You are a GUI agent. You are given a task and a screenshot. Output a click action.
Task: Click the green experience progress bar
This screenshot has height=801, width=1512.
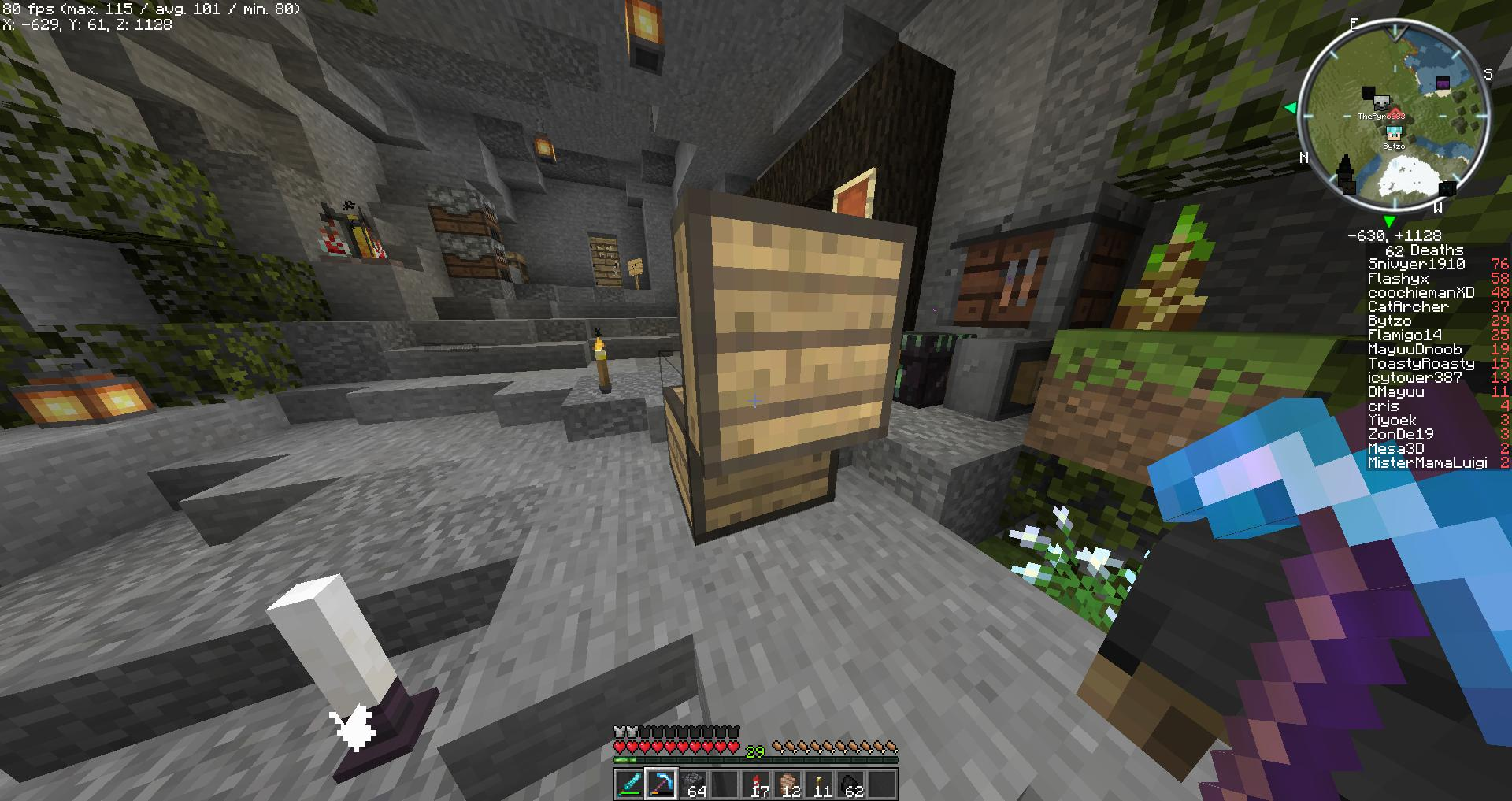624,759
